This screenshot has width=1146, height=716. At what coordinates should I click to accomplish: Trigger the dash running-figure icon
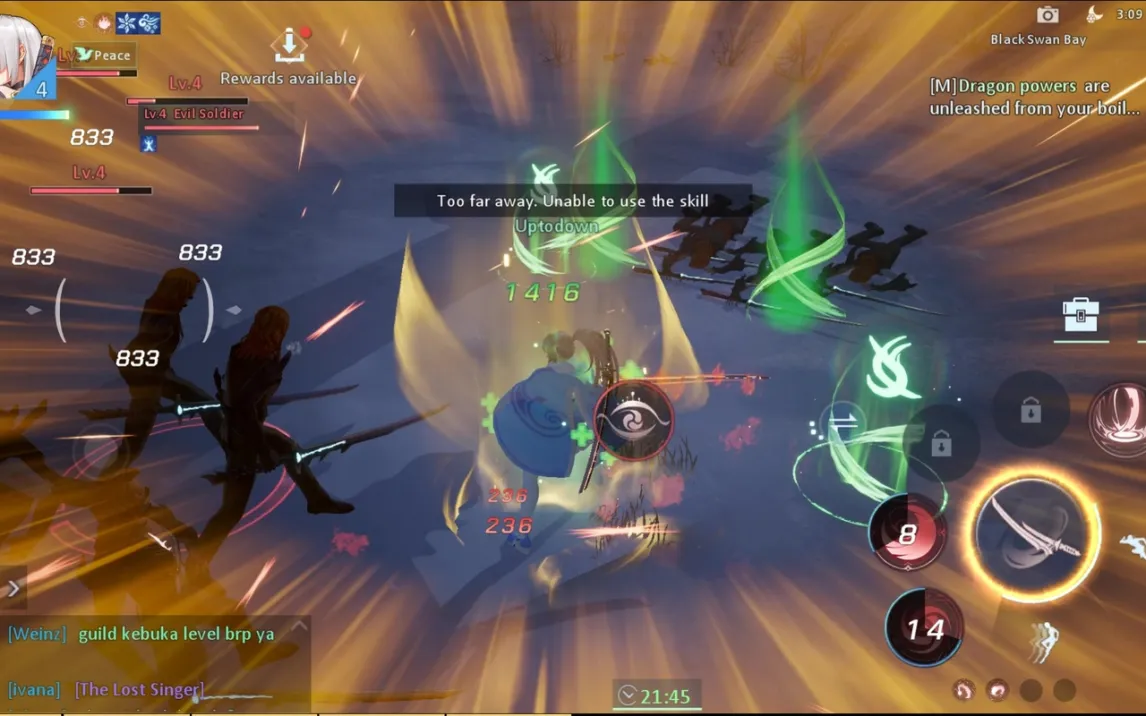click(x=1043, y=641)
